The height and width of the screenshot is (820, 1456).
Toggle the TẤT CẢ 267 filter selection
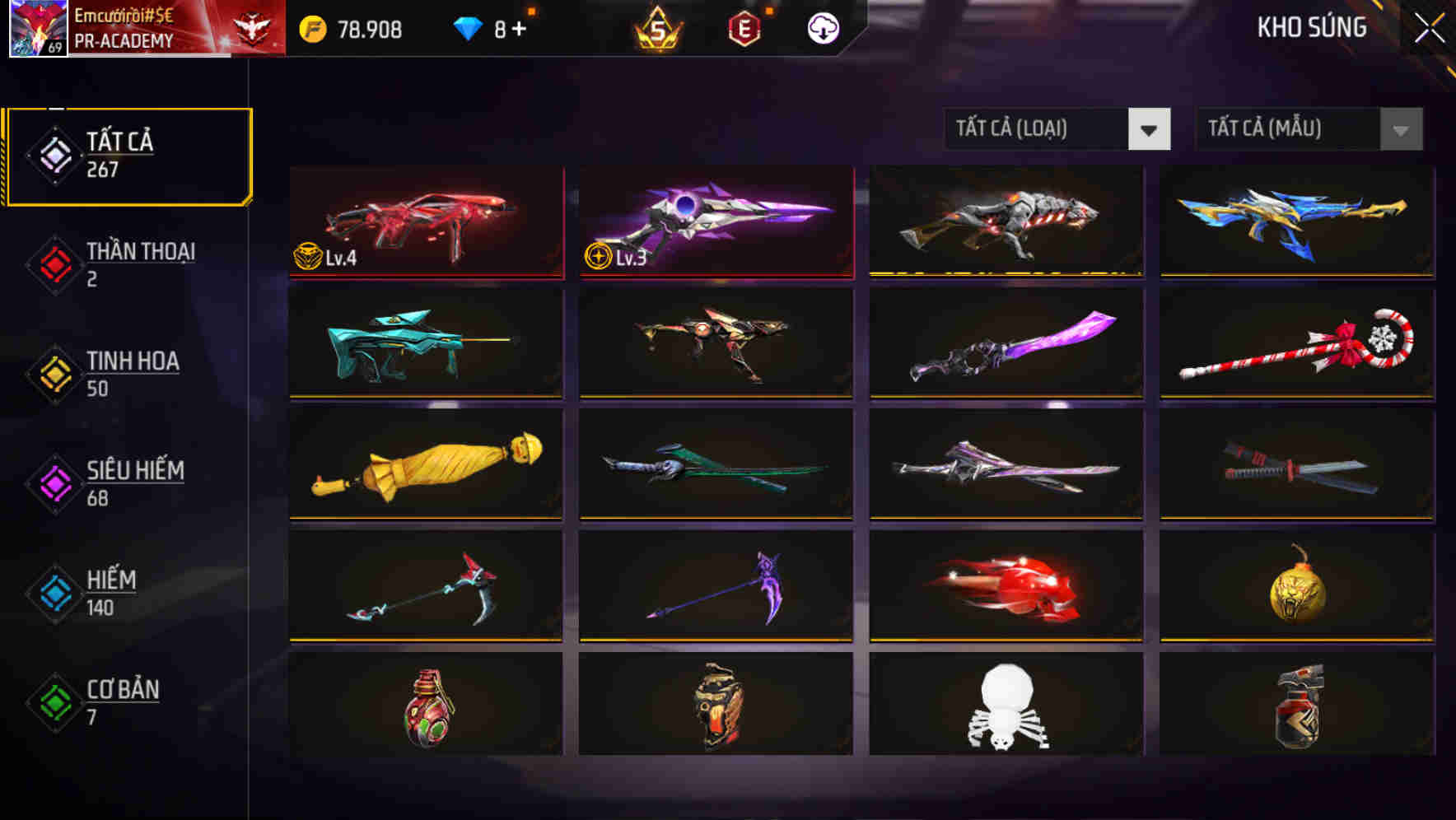click(128, 155)
